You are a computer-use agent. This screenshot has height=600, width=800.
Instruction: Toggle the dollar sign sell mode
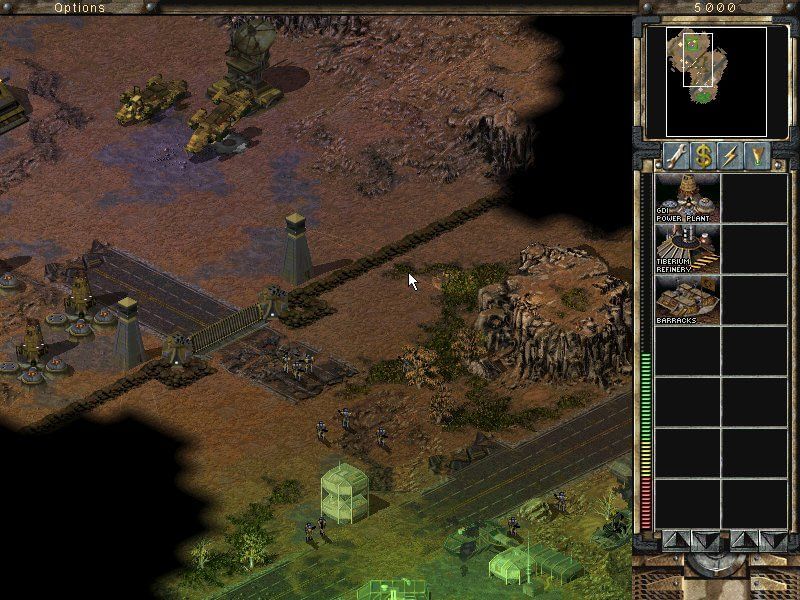click(704, 156)
